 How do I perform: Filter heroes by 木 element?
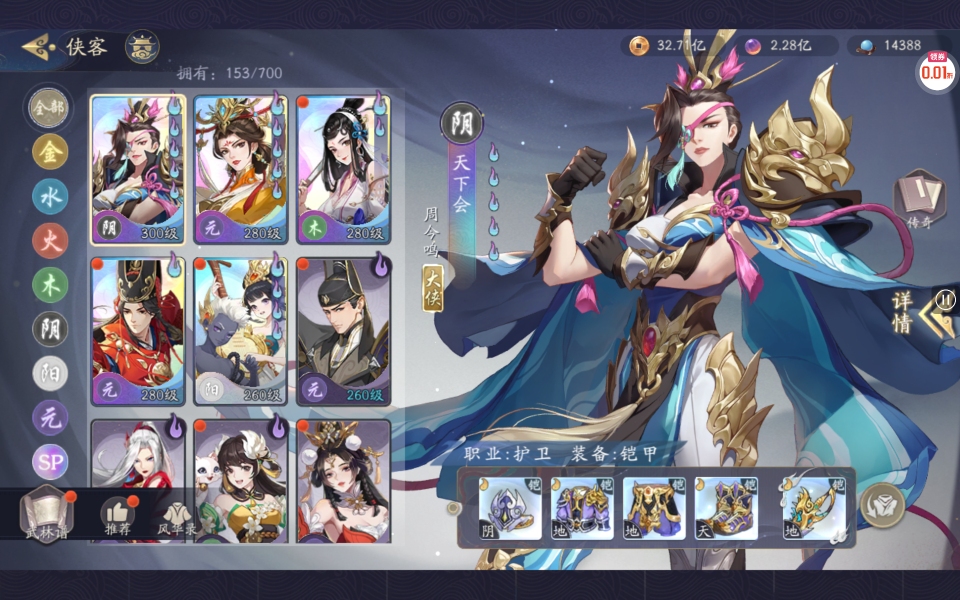tap(50, 284)
